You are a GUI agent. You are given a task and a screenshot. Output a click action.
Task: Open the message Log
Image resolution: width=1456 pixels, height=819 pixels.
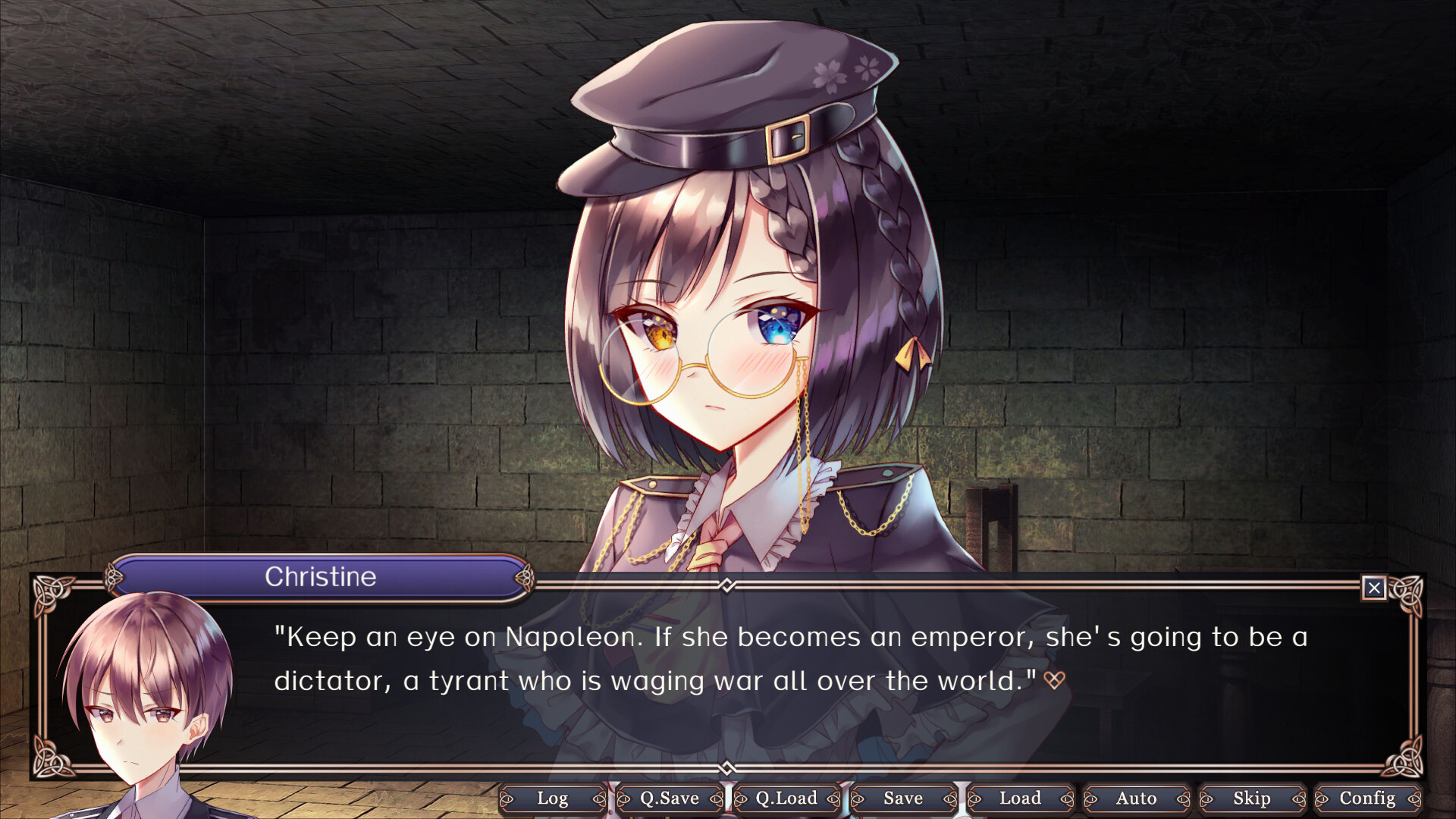click(x=554, y=799)
